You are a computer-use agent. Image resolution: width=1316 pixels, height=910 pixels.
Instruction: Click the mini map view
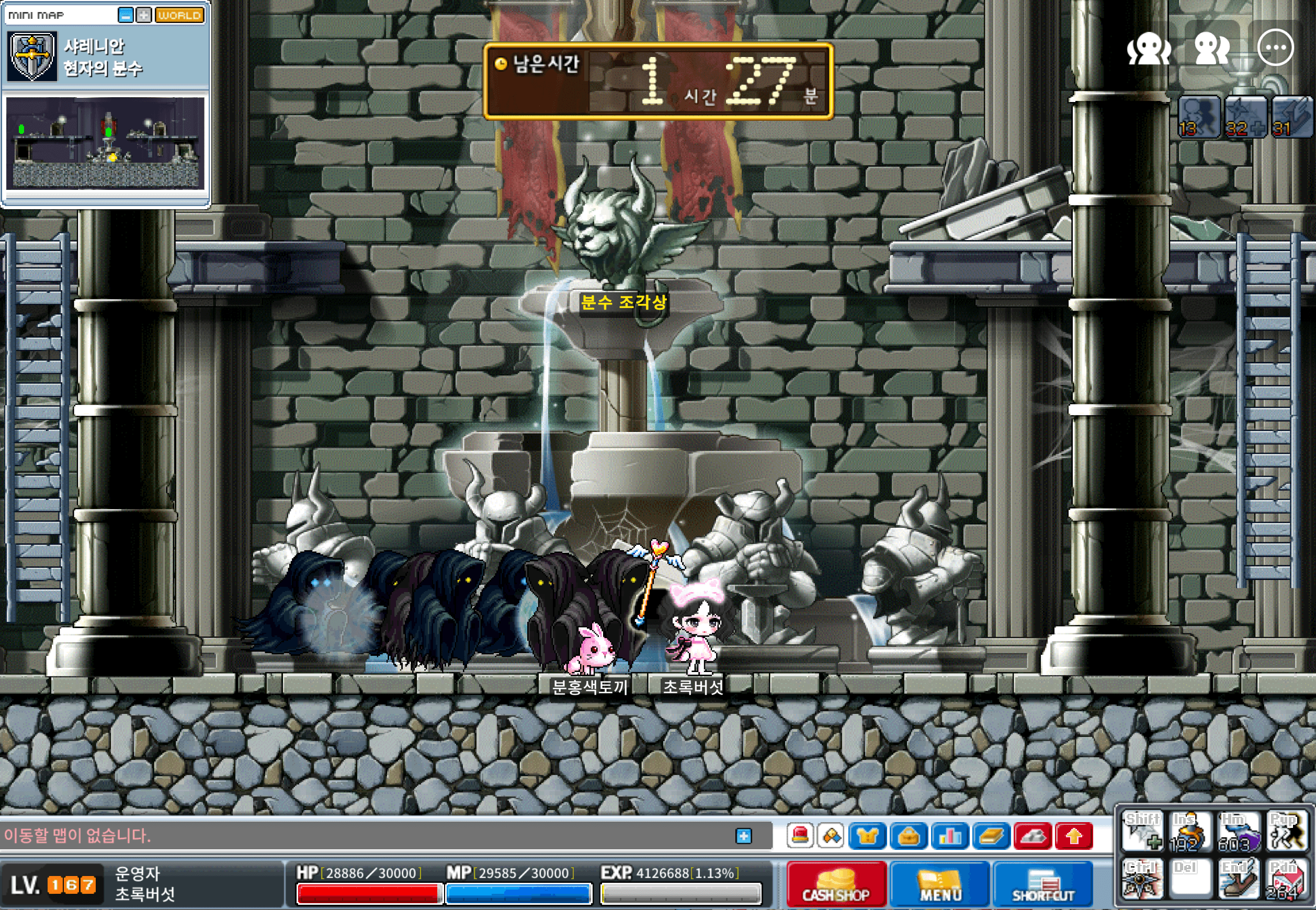(106, 143)
